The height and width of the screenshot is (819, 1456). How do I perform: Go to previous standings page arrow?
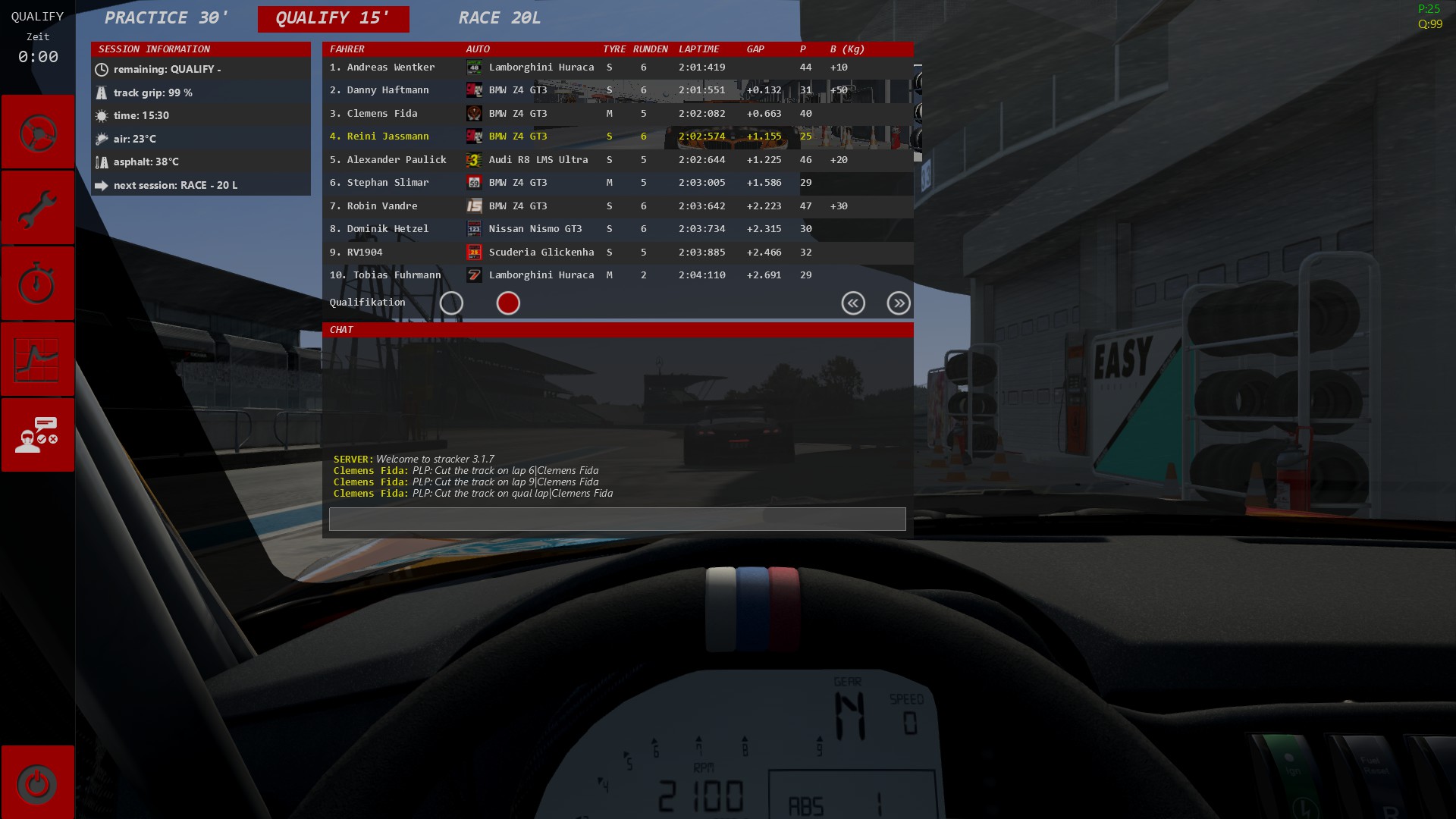click(x=853, y=303)
